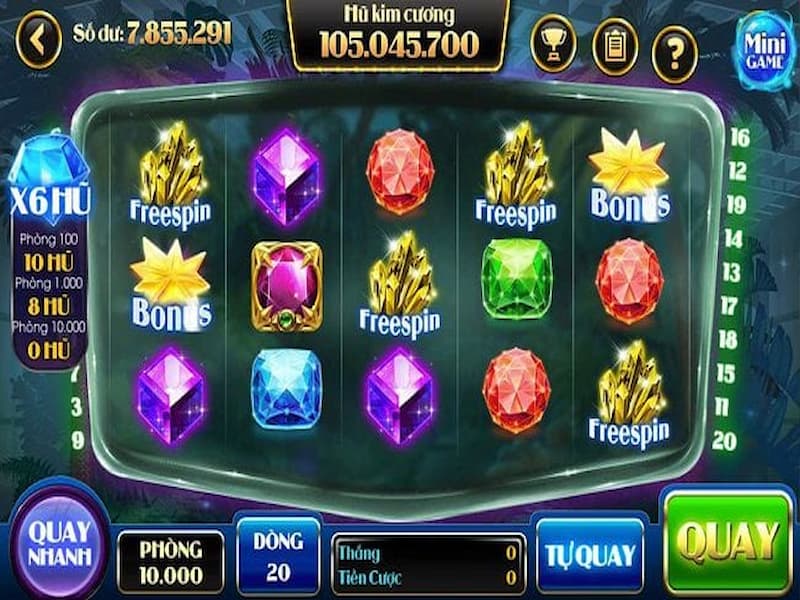Start fast spin with QUAY NHANH
This screenshot has width=800, height=600.
tap(58, 542)
